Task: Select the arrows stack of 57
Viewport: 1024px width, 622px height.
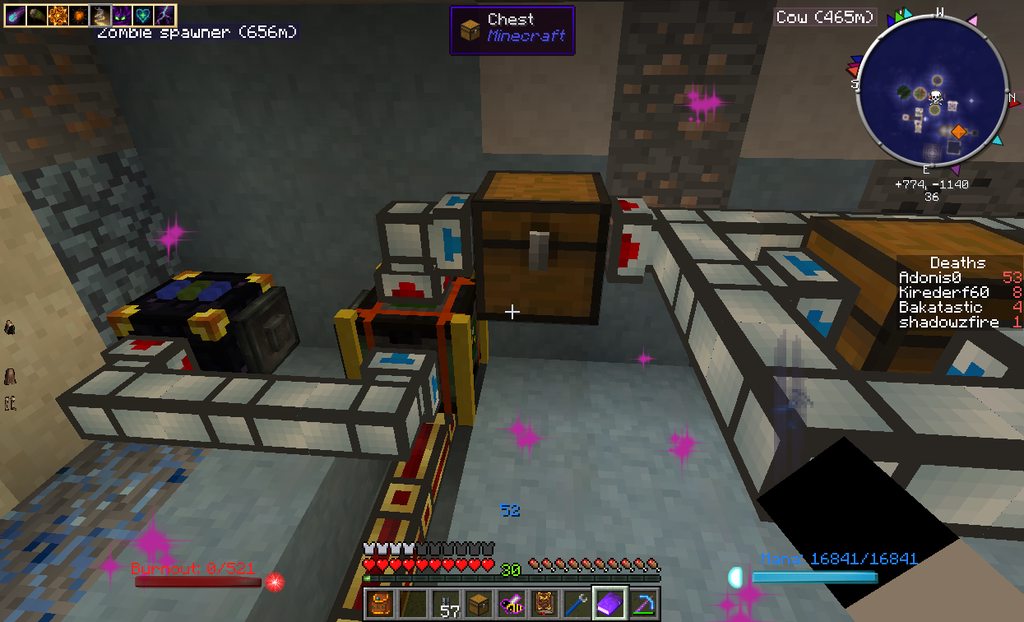Action: (448, 603)
